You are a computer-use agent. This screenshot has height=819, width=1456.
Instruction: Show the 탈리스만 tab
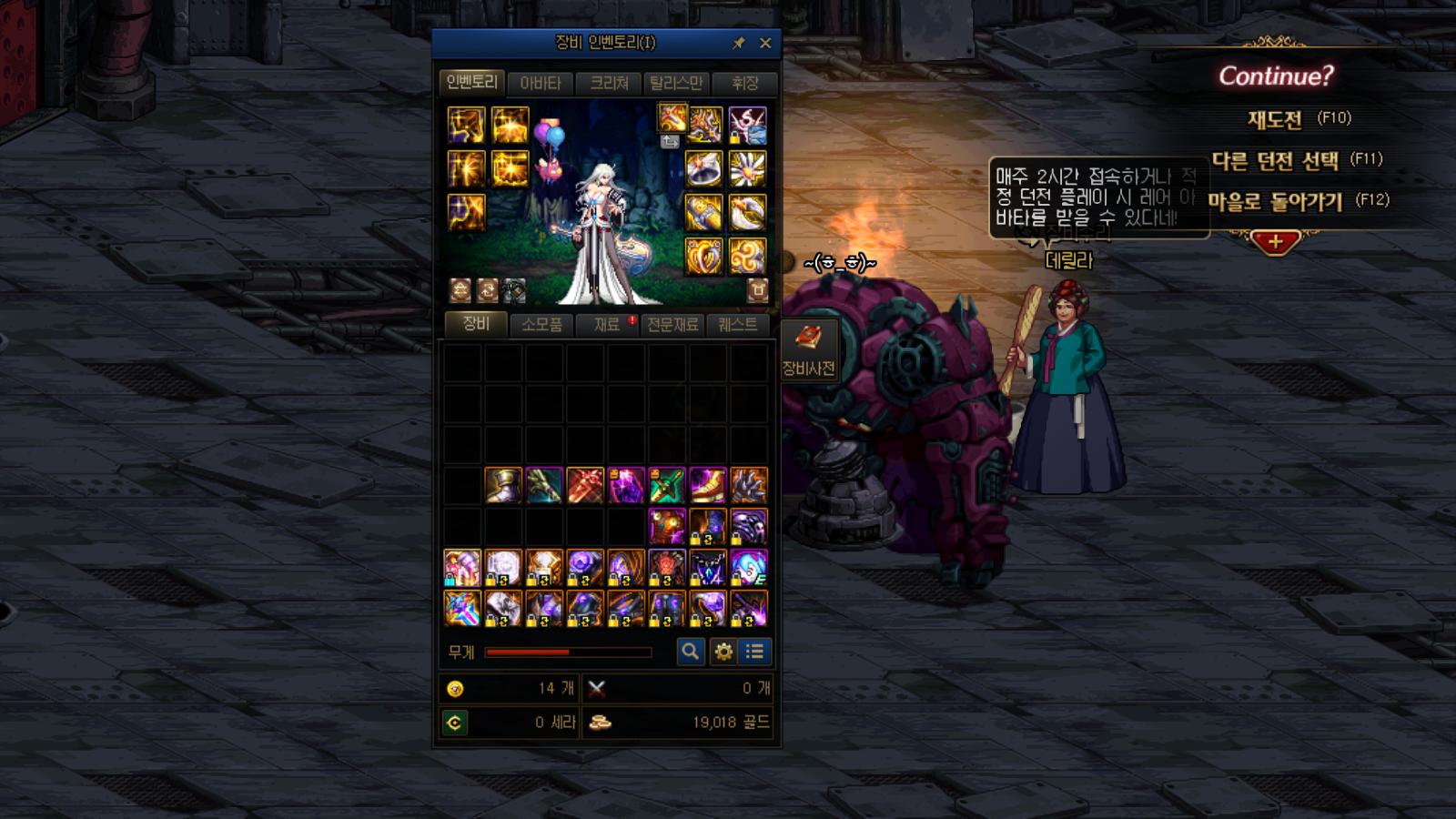[676, 84]
